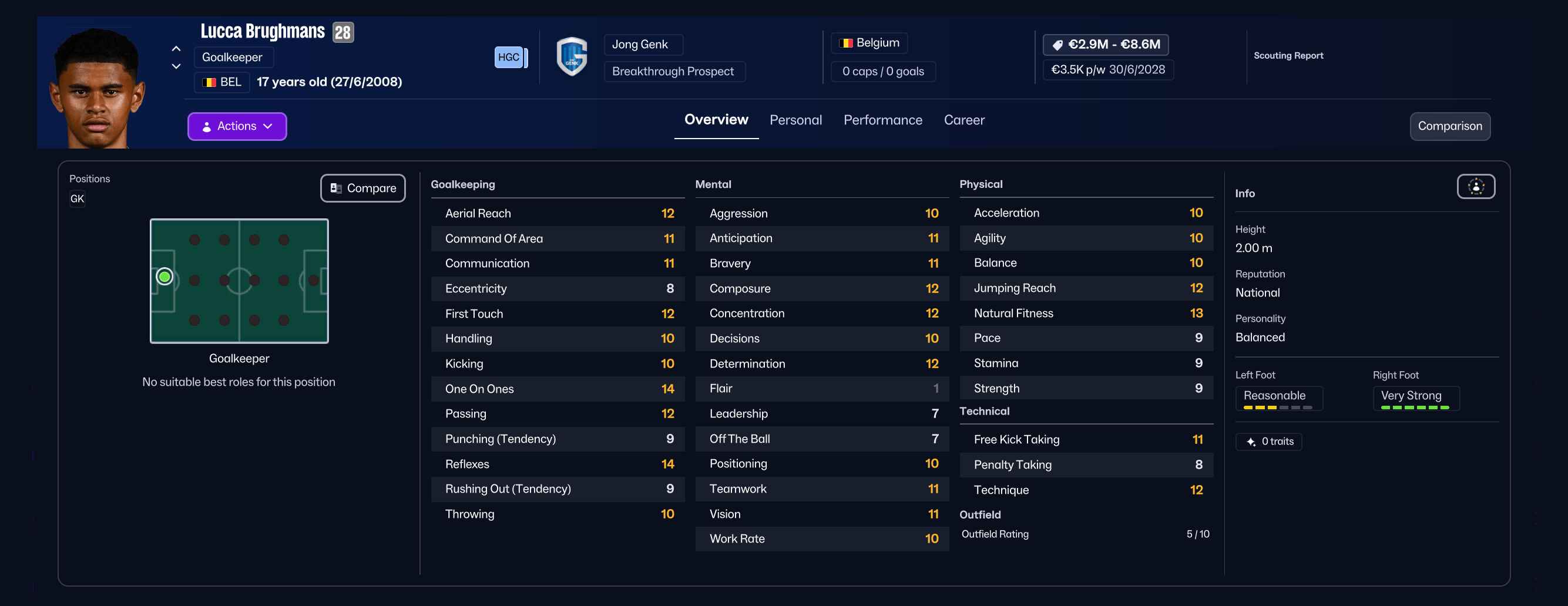Click the scouting knowledge icon in Info panel
Screen dimensions: 1568x606
click(x=1476, y=187)
